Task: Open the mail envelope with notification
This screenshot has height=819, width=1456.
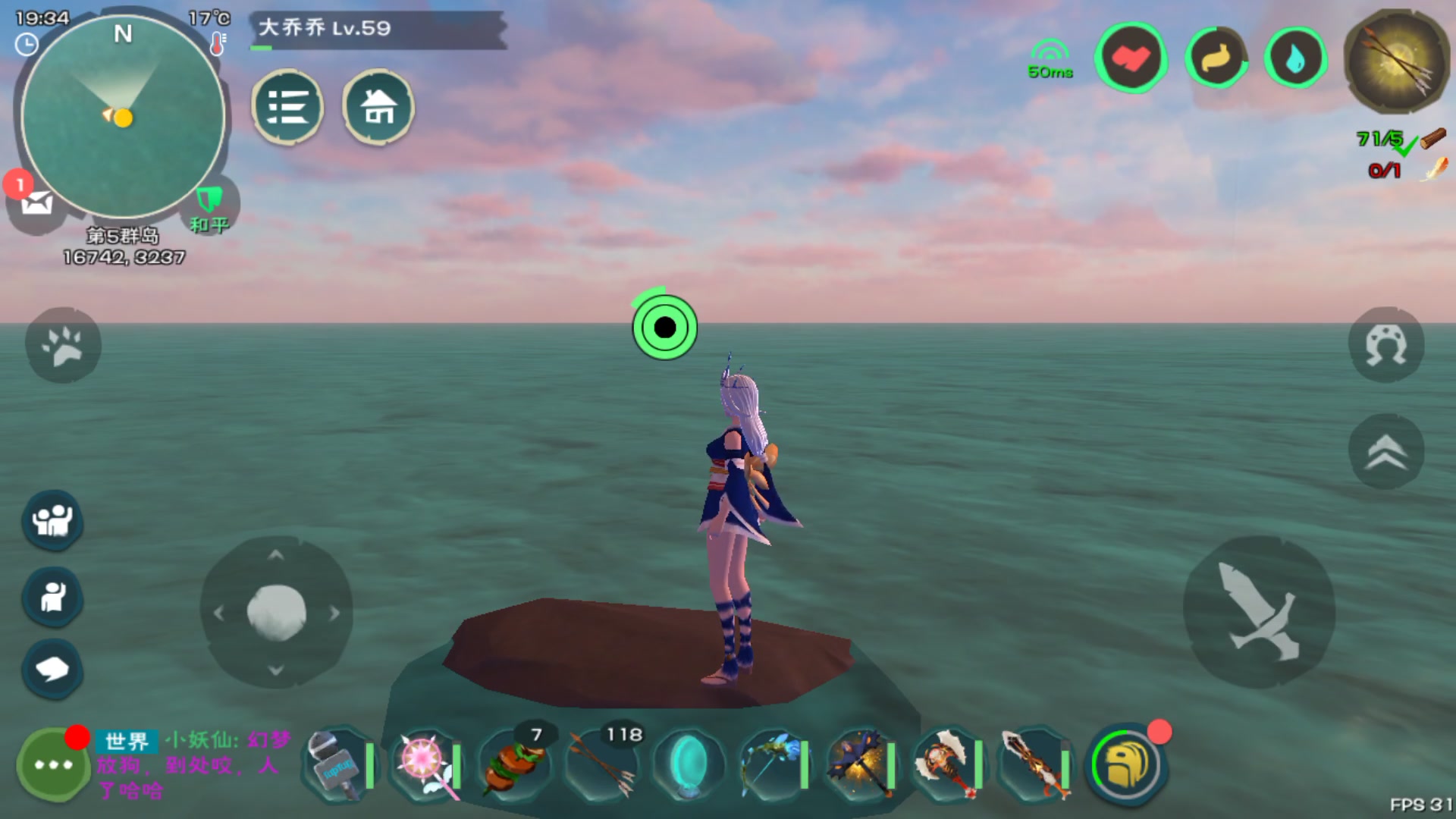Action: (x=35, y=201)
